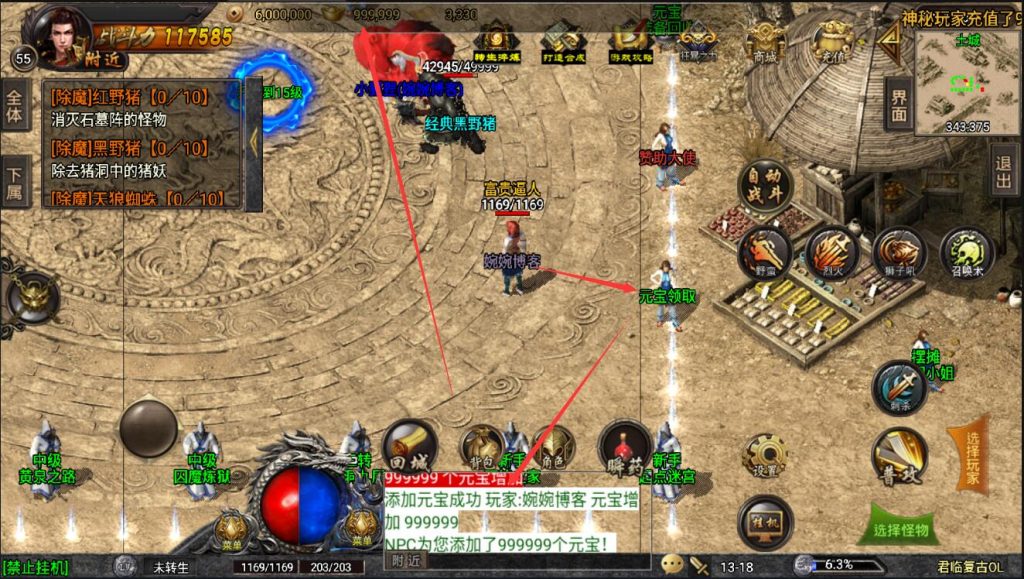Use the 烈火 flame sword skill
Viewport: 1024px width, 579px height.
tap(832, 251)
